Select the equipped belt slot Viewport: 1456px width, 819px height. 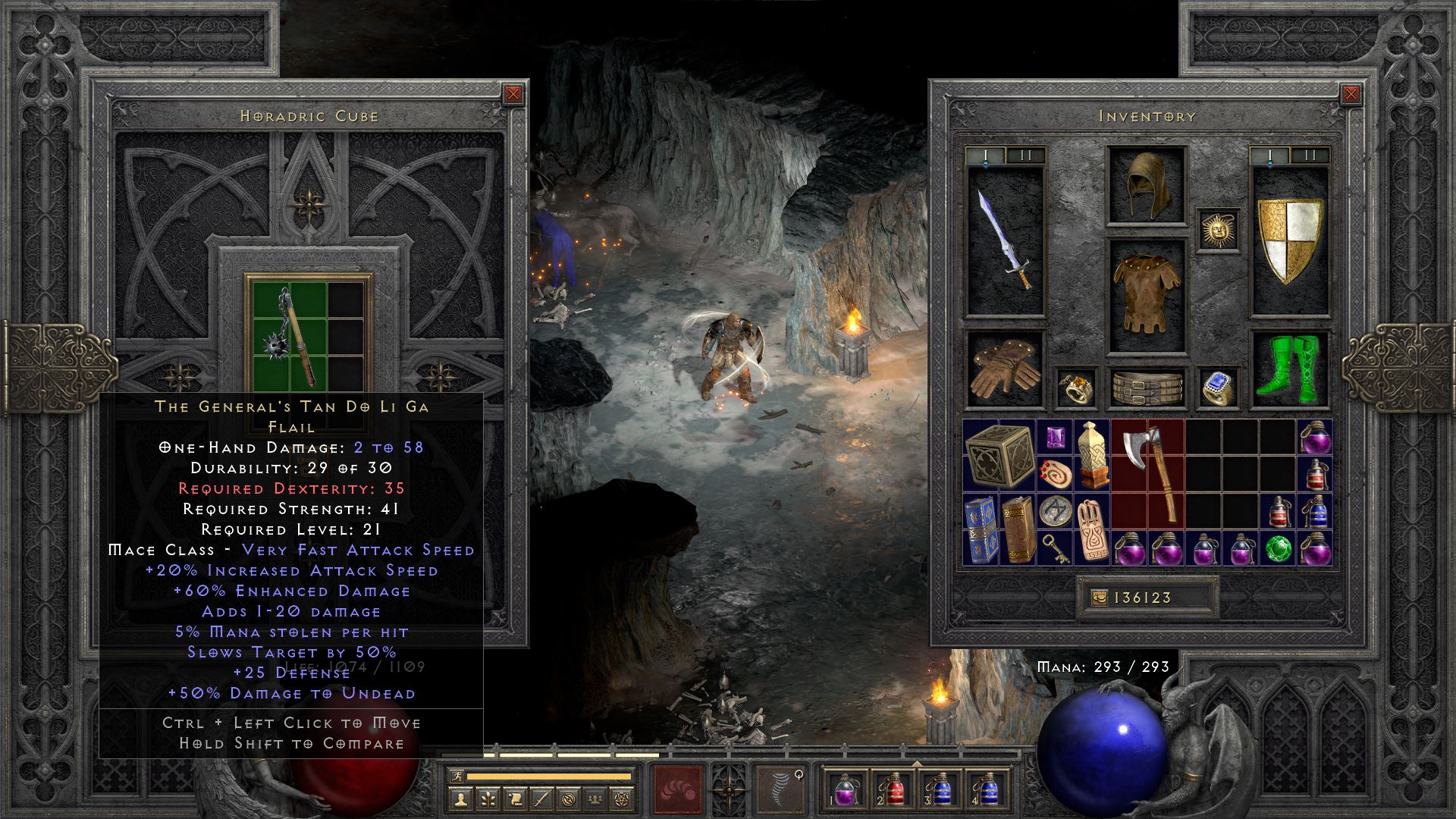click(1147, 388)
